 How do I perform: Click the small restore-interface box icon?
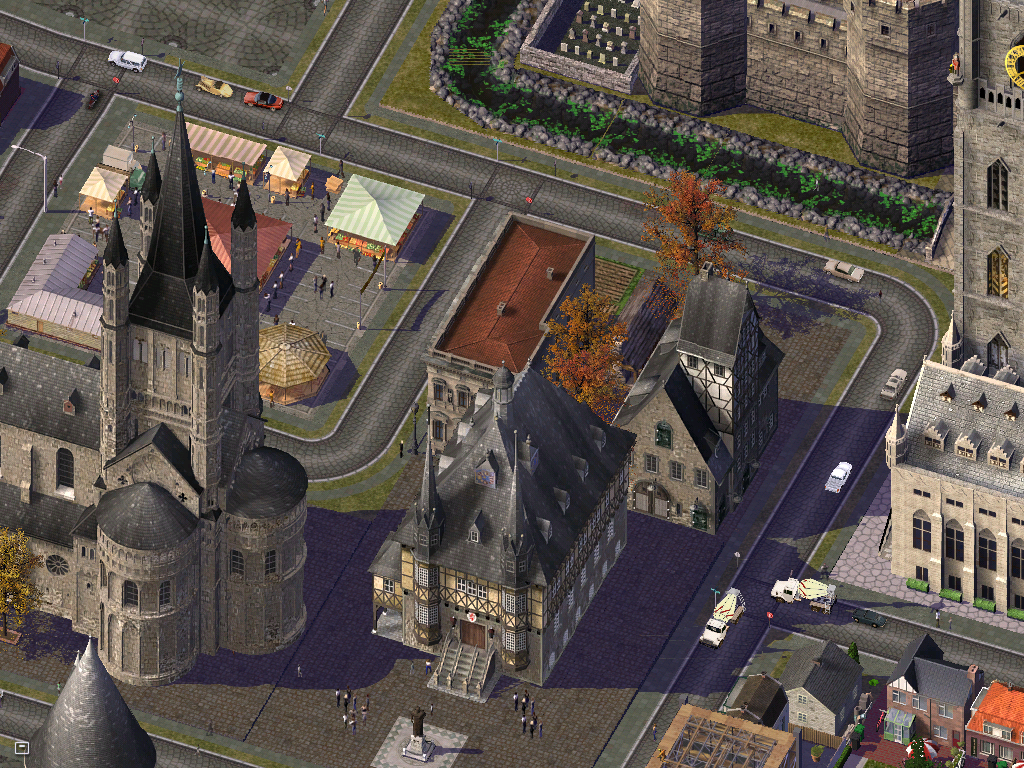pyautogui.click(x=22, y=747)
